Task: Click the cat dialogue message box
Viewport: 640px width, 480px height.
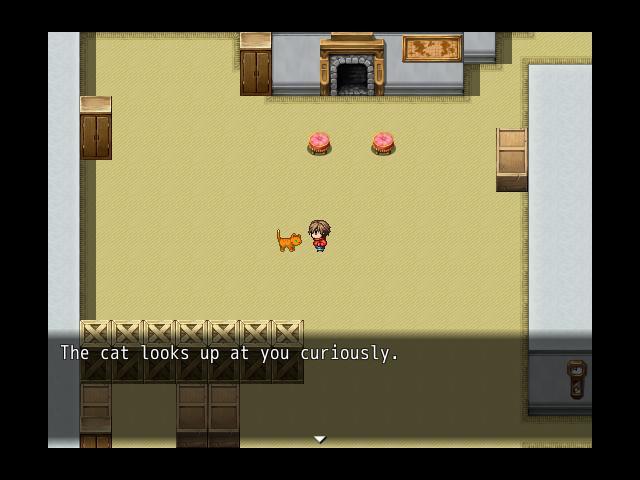Action: pyautogui.click(x=320, y=390)
